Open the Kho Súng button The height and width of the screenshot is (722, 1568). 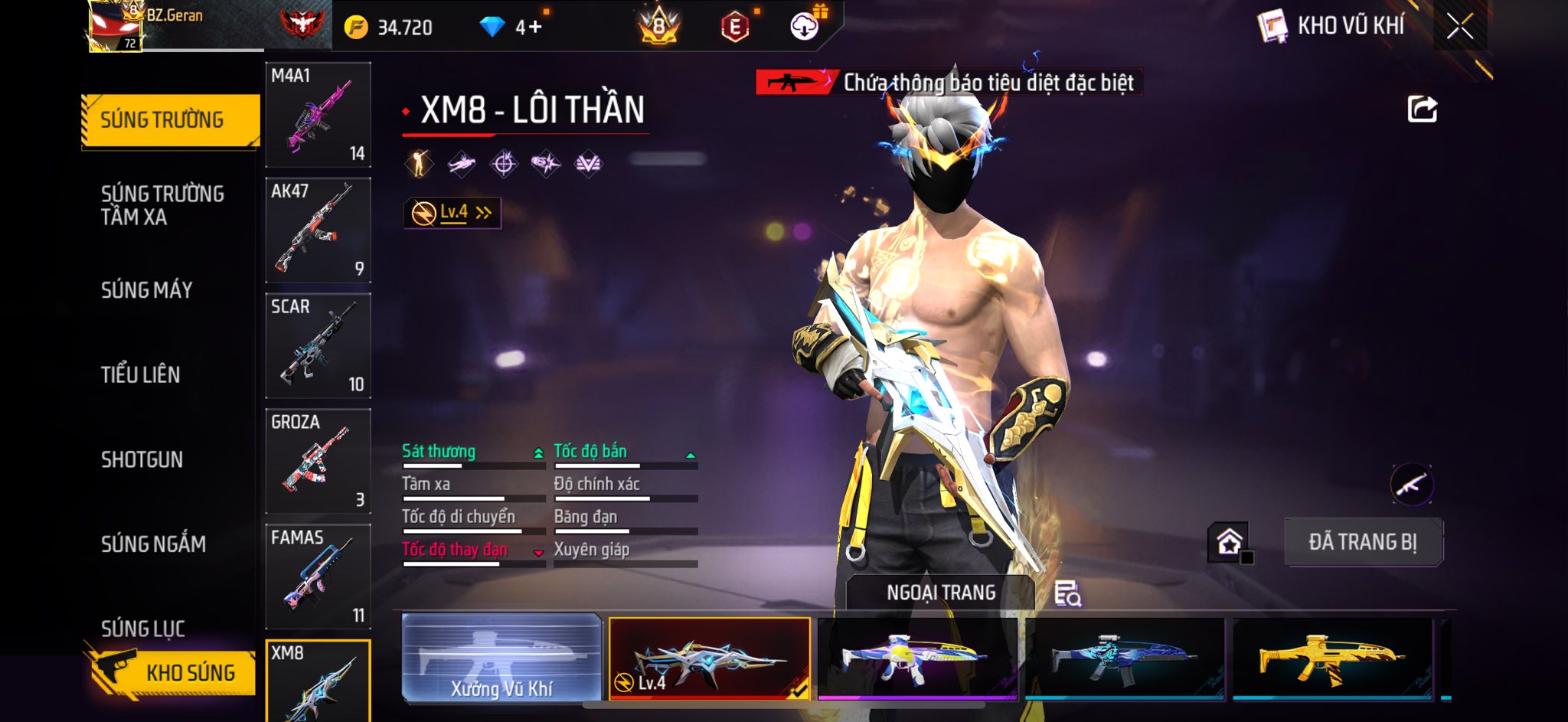(175, 672)
